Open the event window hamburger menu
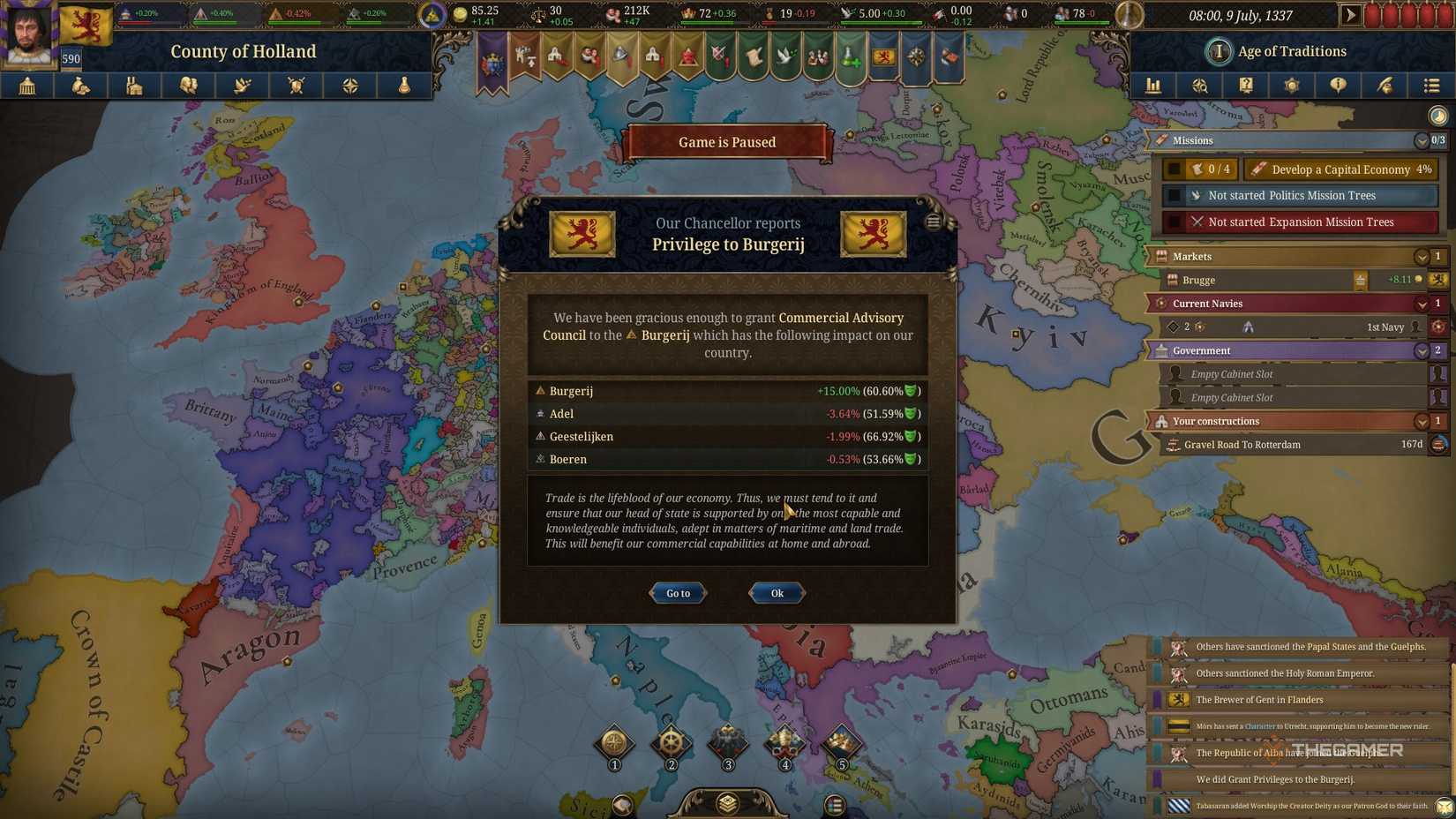The width and height of the screenshot is (1456, 819). 933,222
